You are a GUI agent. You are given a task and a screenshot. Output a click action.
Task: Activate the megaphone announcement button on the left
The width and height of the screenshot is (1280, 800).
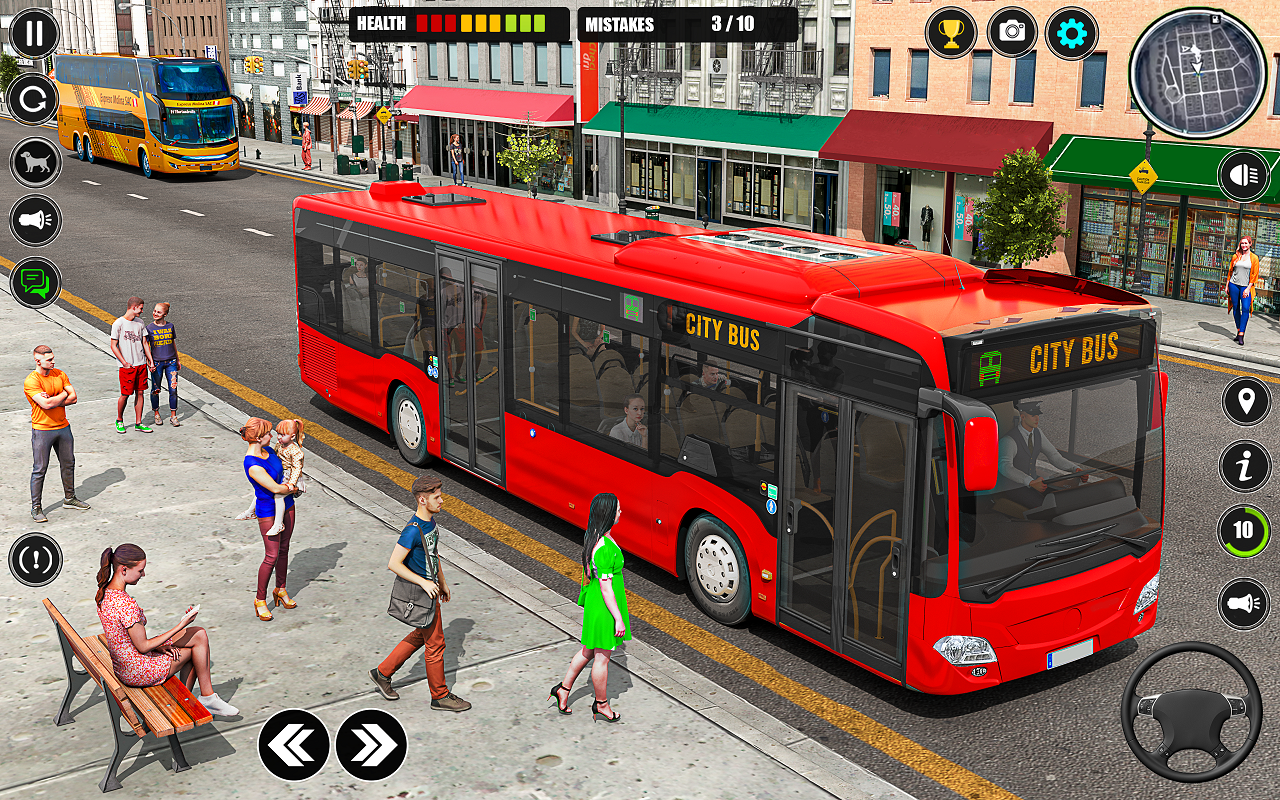35,221
